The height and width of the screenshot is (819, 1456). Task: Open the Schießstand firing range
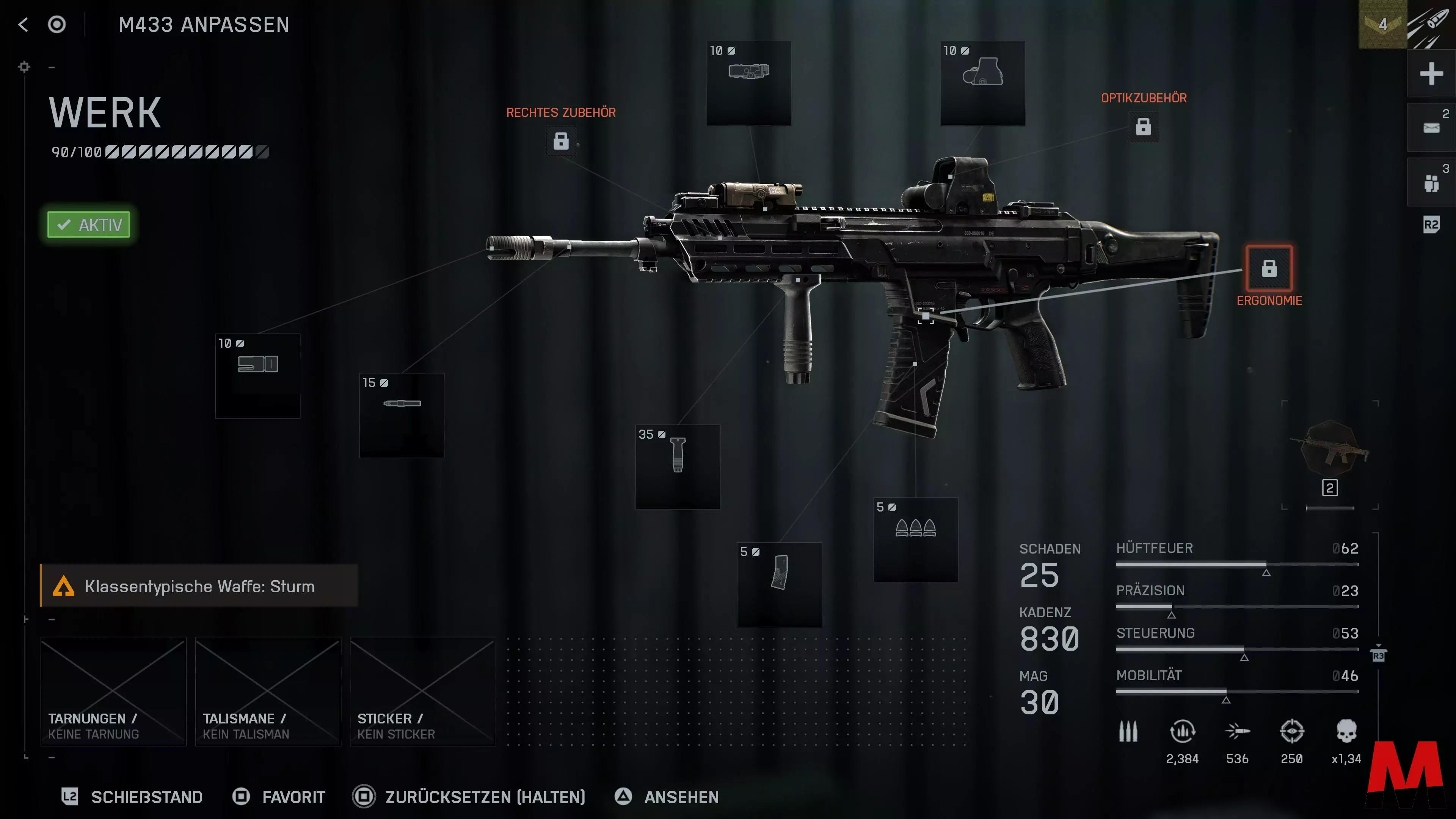pyautogui.click(x=132, y=797)
